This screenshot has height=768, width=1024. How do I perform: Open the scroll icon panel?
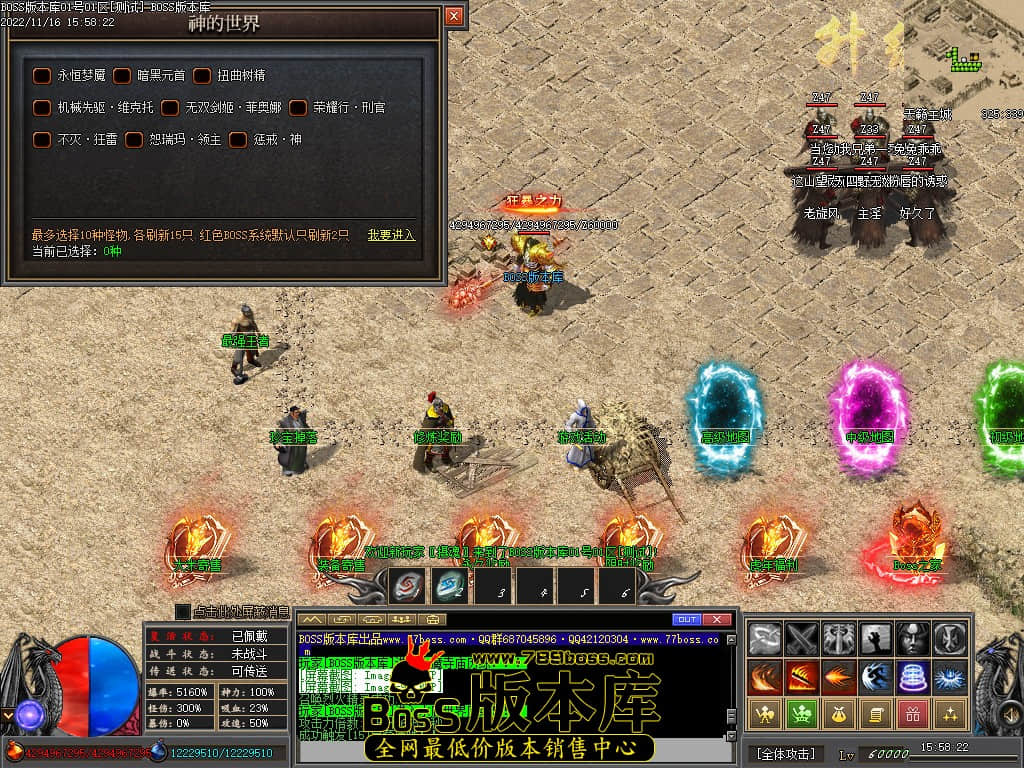(874, 714)
